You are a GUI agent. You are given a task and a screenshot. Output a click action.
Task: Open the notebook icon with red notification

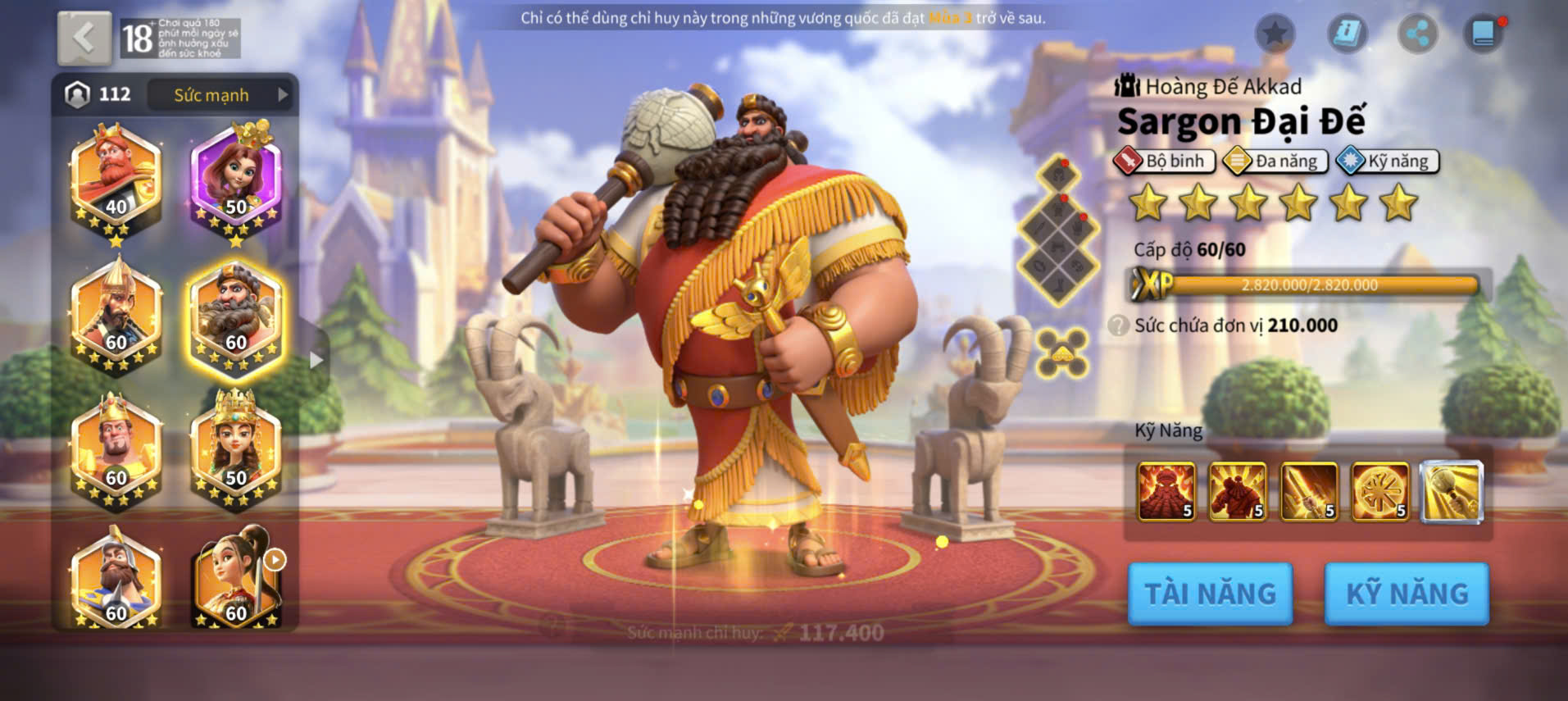pos(1484,34)
